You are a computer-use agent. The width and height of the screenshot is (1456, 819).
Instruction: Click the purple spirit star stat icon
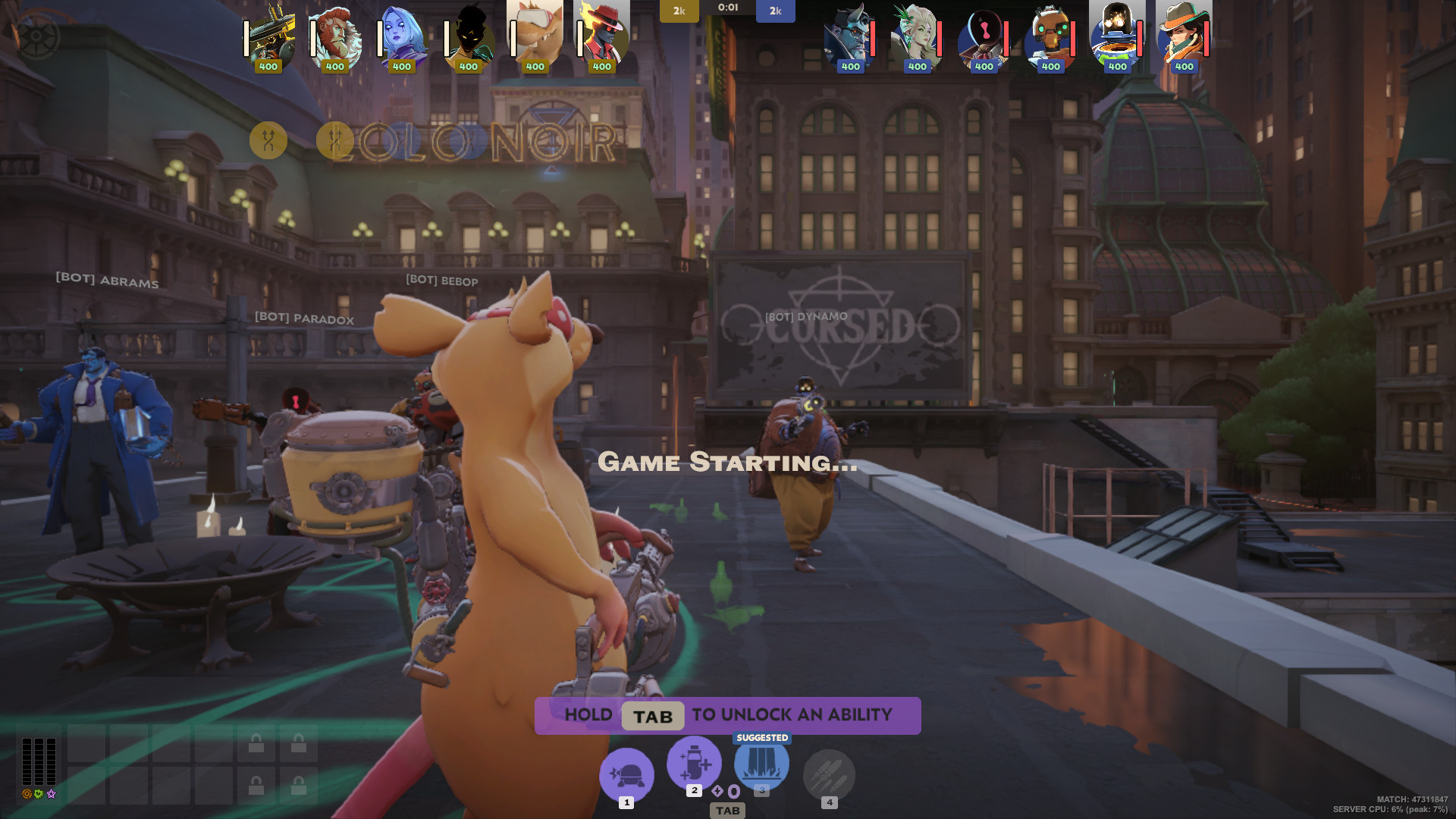pos(51,794)
